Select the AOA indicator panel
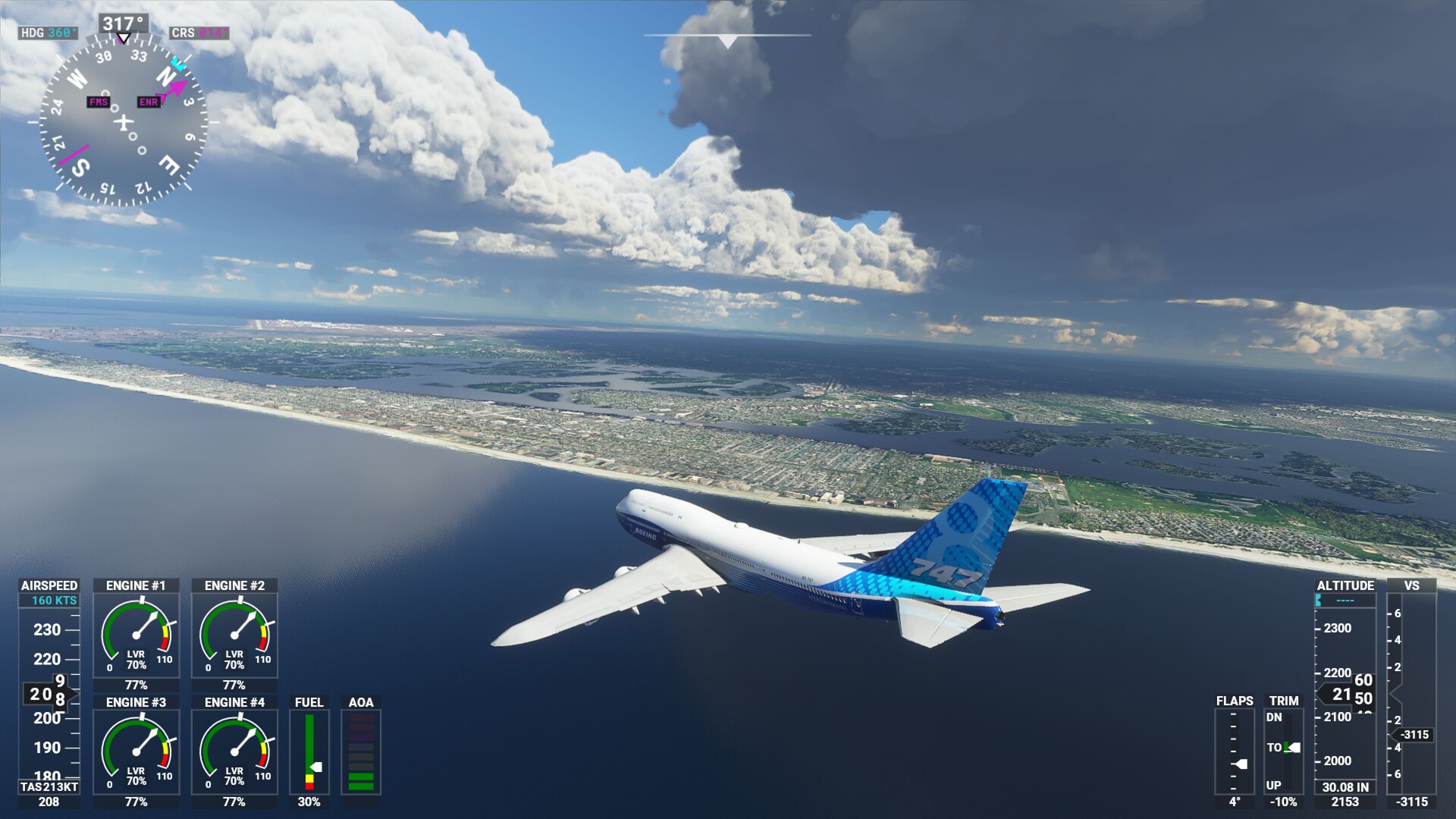 click(x=359, y=751)
